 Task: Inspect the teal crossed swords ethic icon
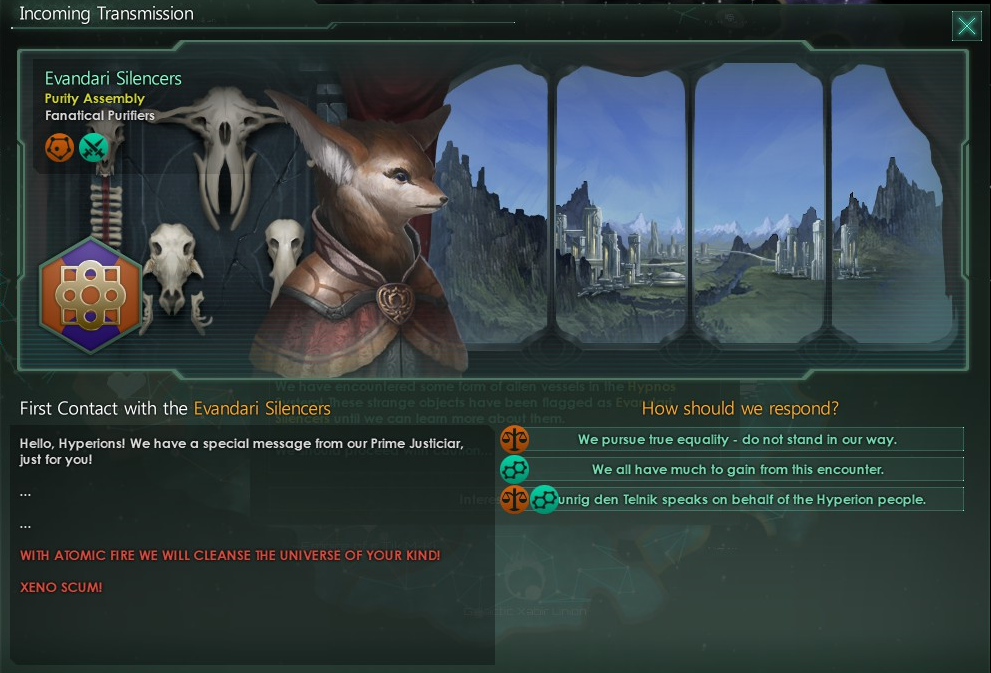pos(93,147)
